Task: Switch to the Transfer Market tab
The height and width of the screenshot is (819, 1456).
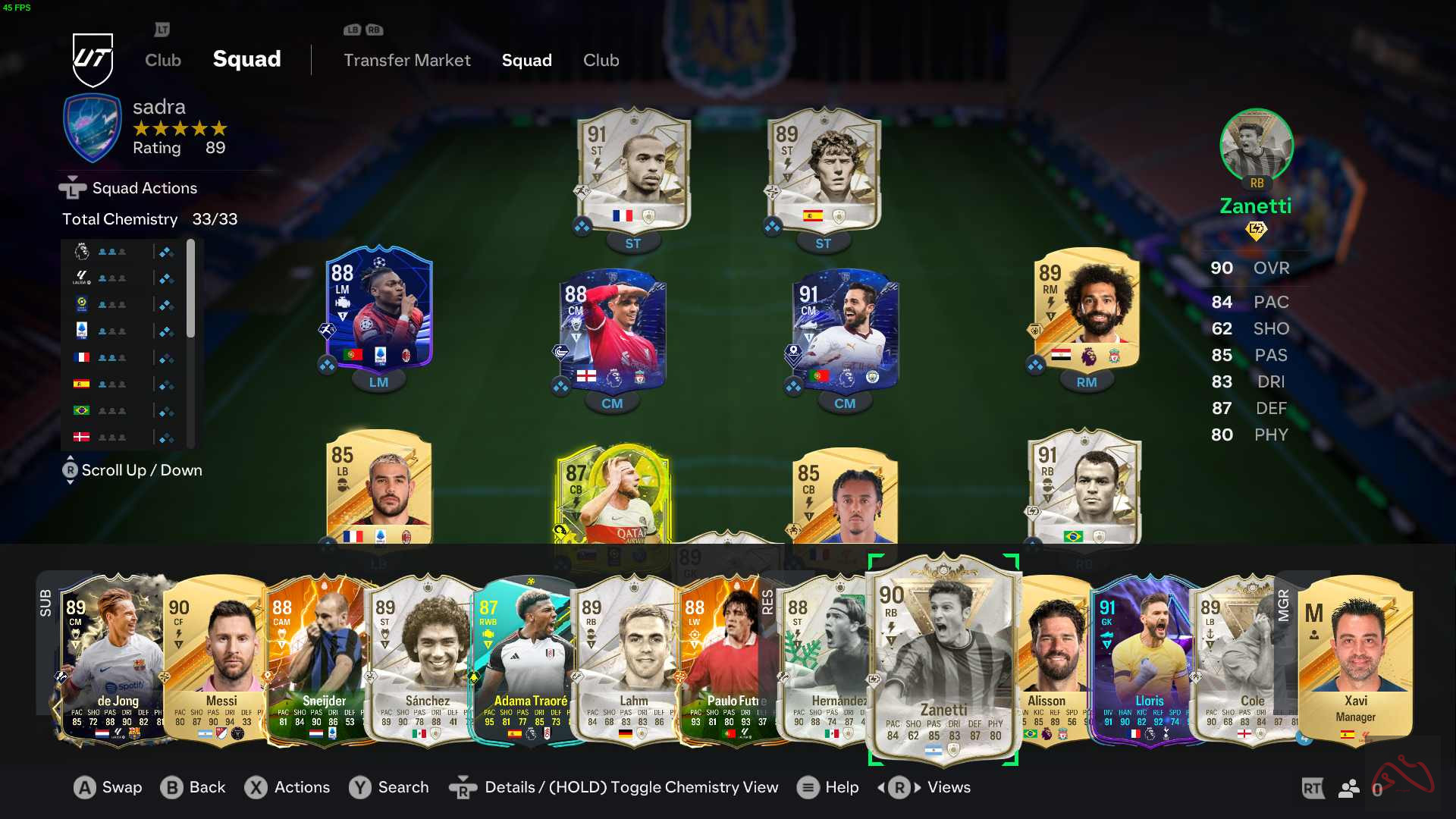Action: point(407,60)
